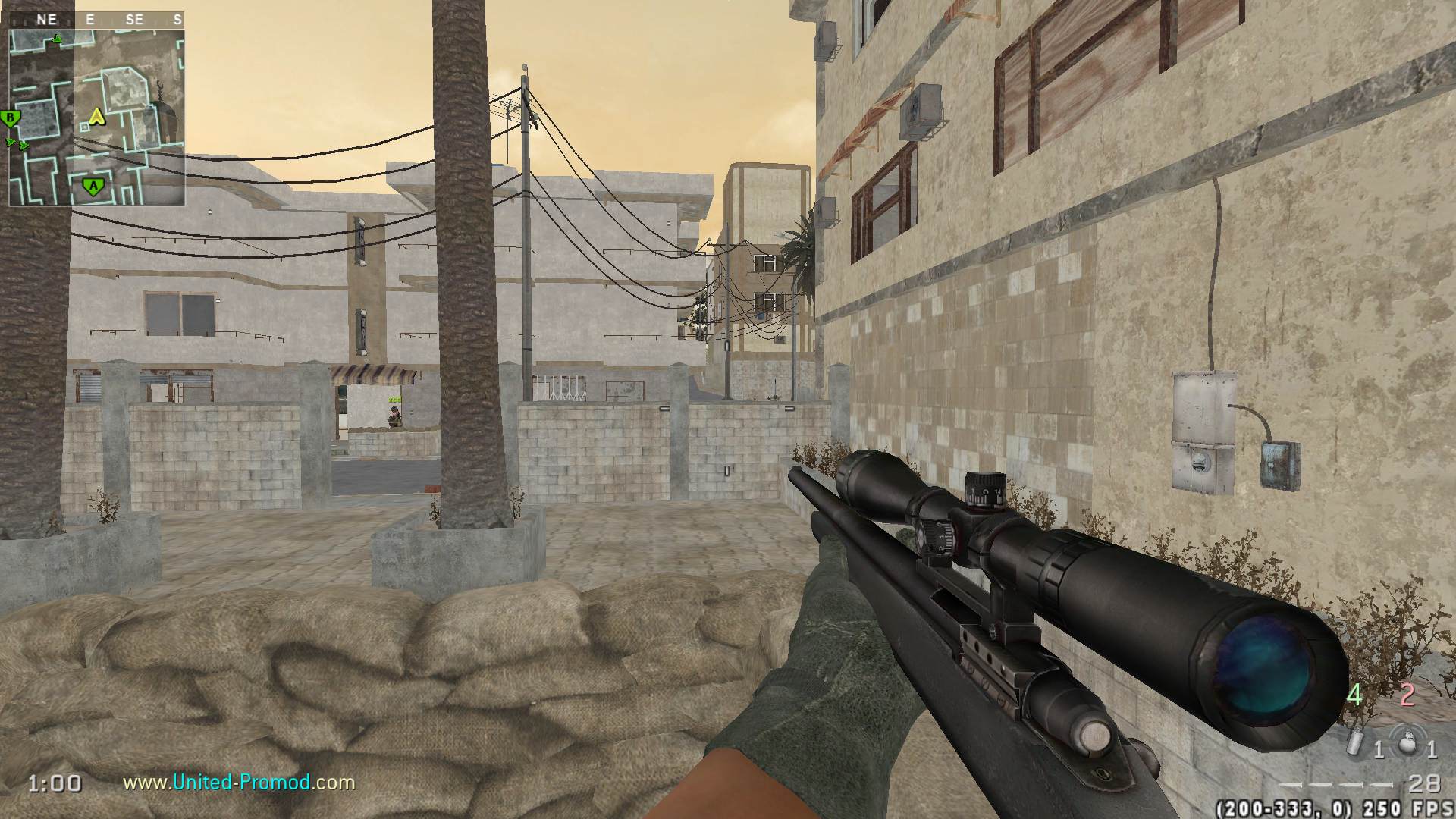1456x819 pixels.
Task: Select bomb site A marker on minimap
Action: click(93, 185)
